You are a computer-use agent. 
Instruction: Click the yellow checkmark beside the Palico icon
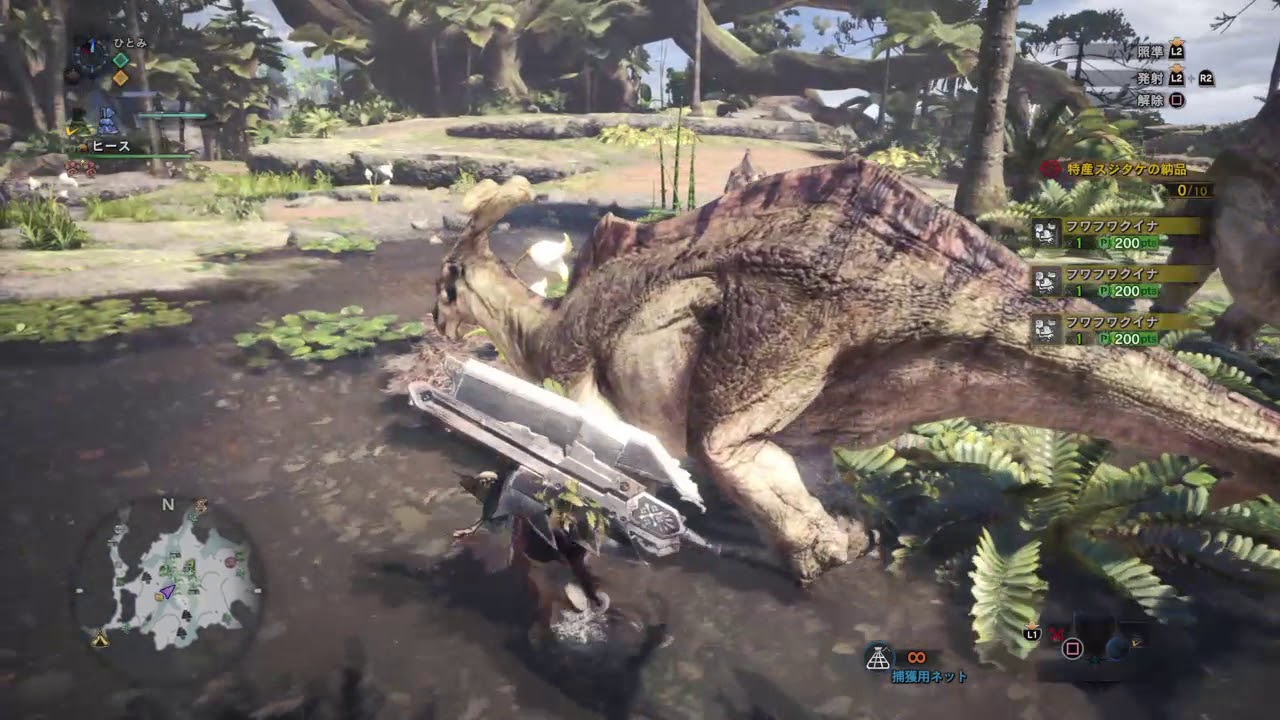tap(71, 131)
